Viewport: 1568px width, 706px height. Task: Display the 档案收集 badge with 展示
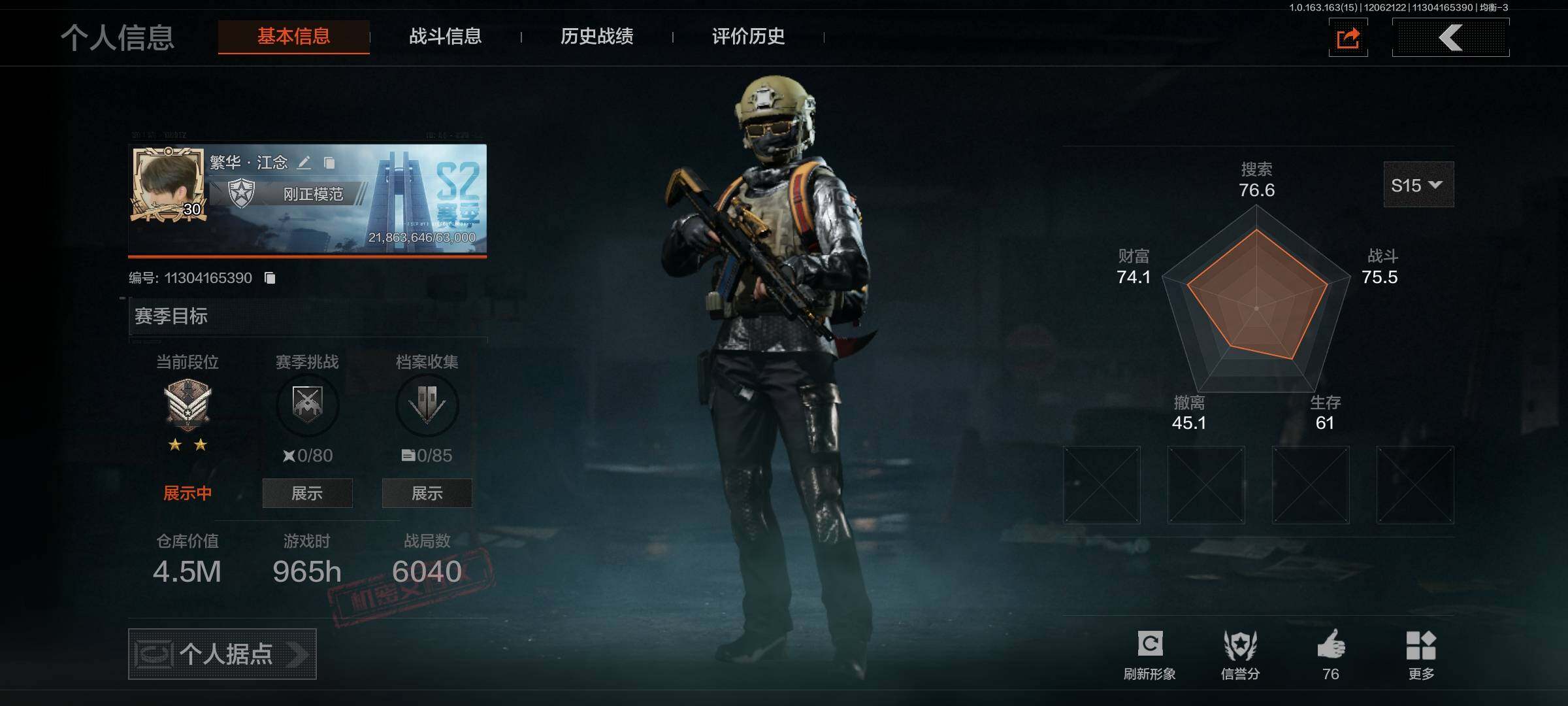pyautogui.click(x=427, y=494)
